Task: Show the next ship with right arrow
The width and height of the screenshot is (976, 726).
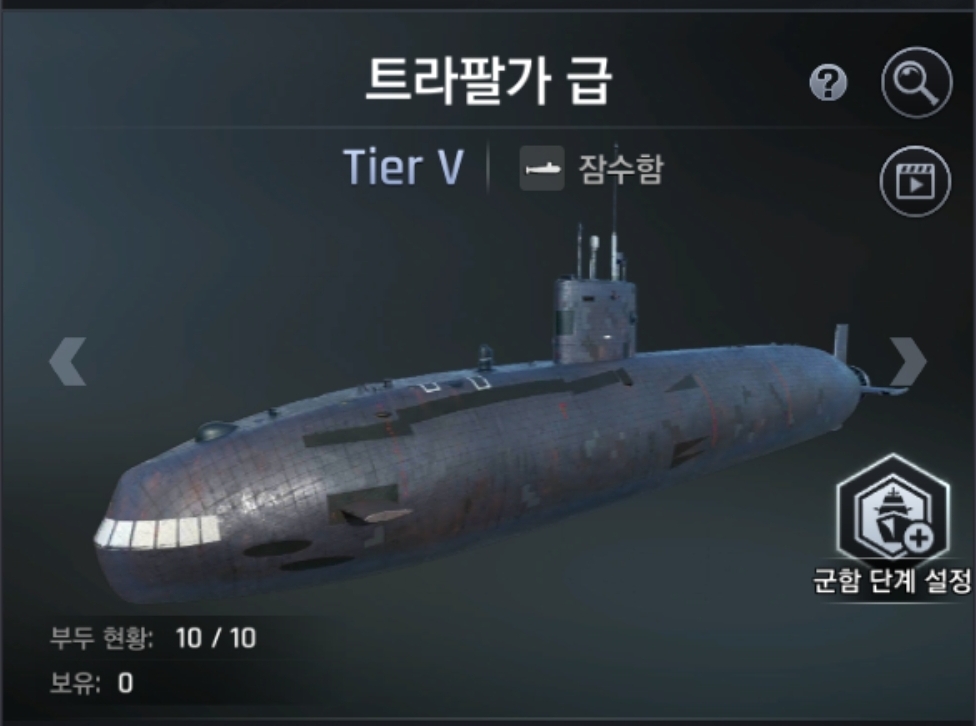Action: point(908,362)
